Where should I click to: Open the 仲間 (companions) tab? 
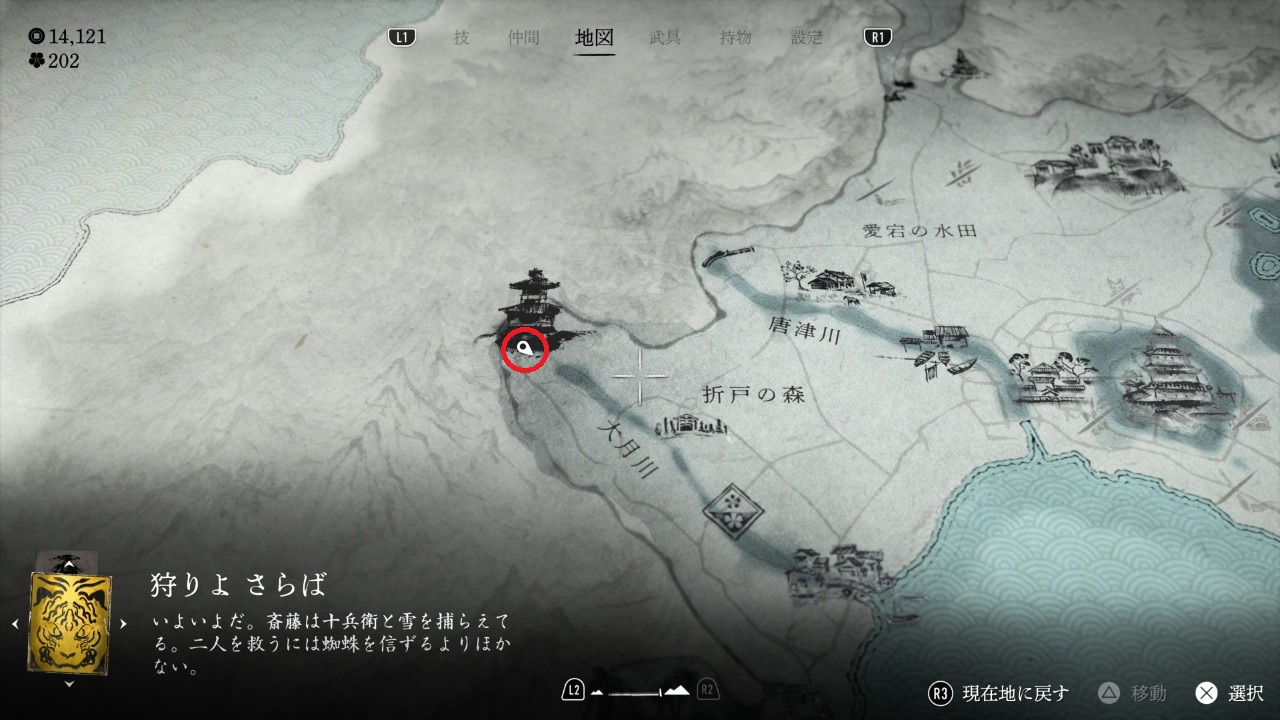pyautogui.click(x=523, y=38)
